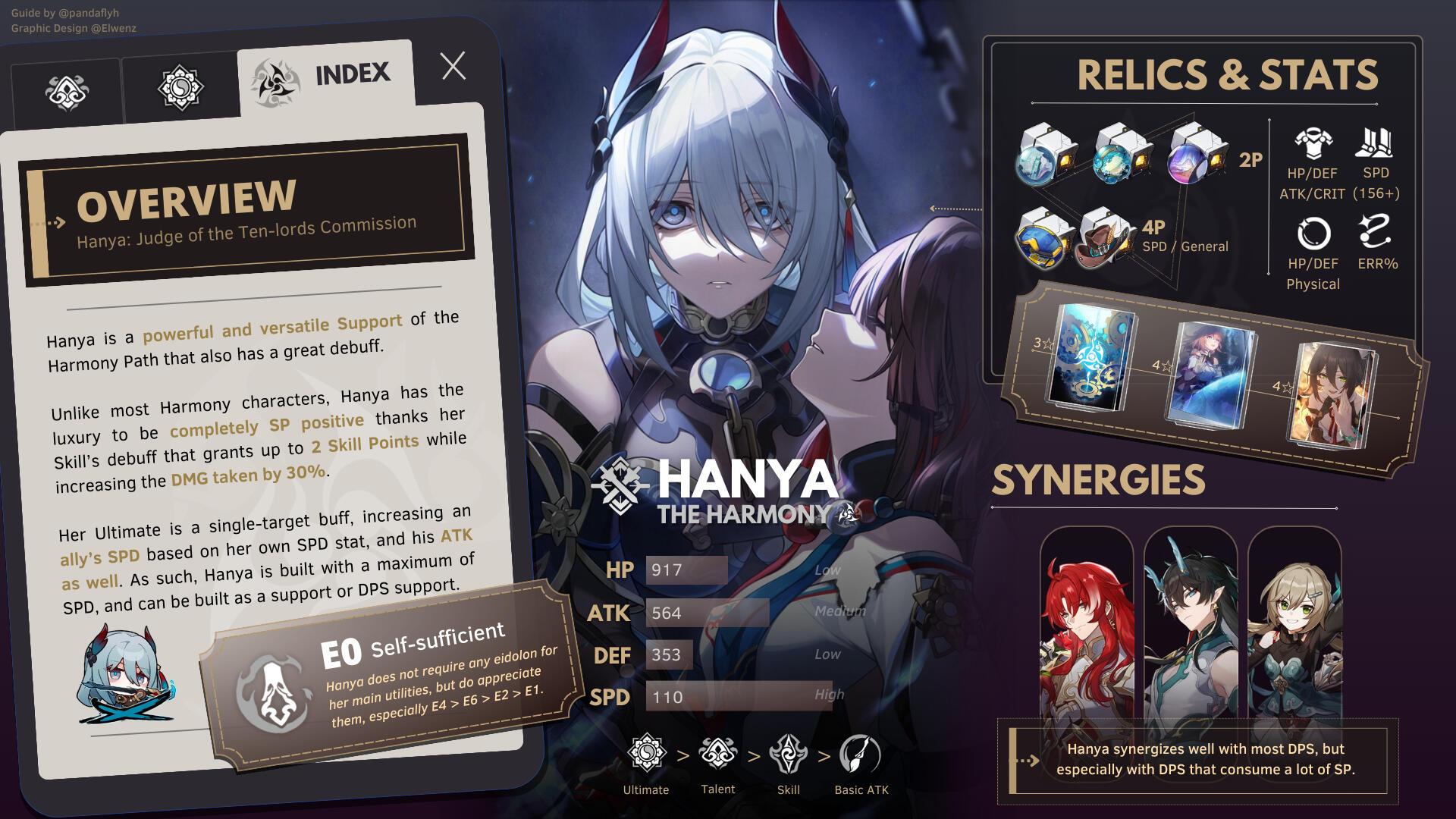Click the Talent trace icon
1456x819 pixels.
pyautogui.click(x=717, y=754)
